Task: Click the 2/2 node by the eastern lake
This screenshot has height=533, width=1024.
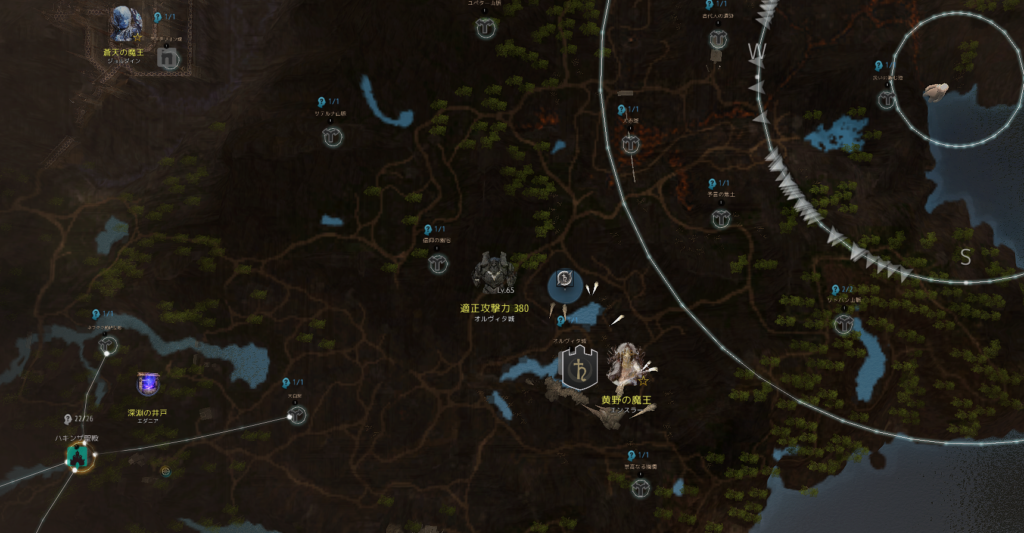Action: tap(844, 323)
